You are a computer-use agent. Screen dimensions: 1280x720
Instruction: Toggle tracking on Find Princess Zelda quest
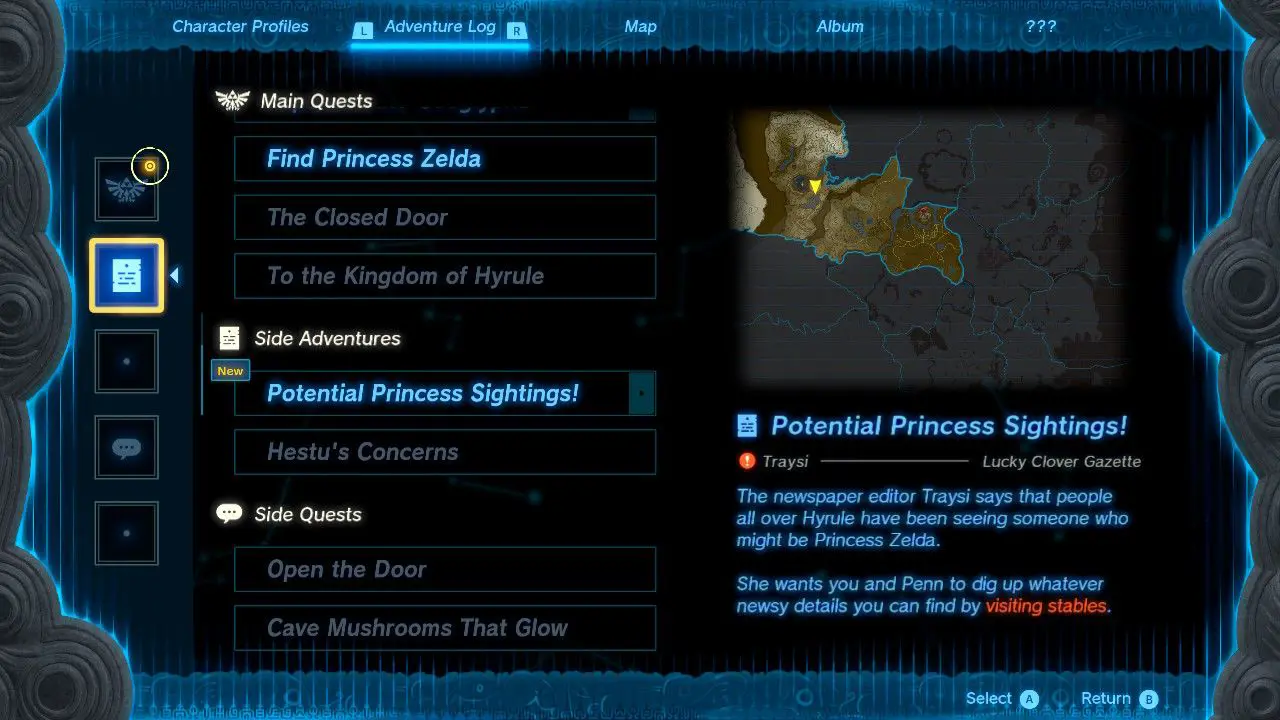[x=444, y=158]
